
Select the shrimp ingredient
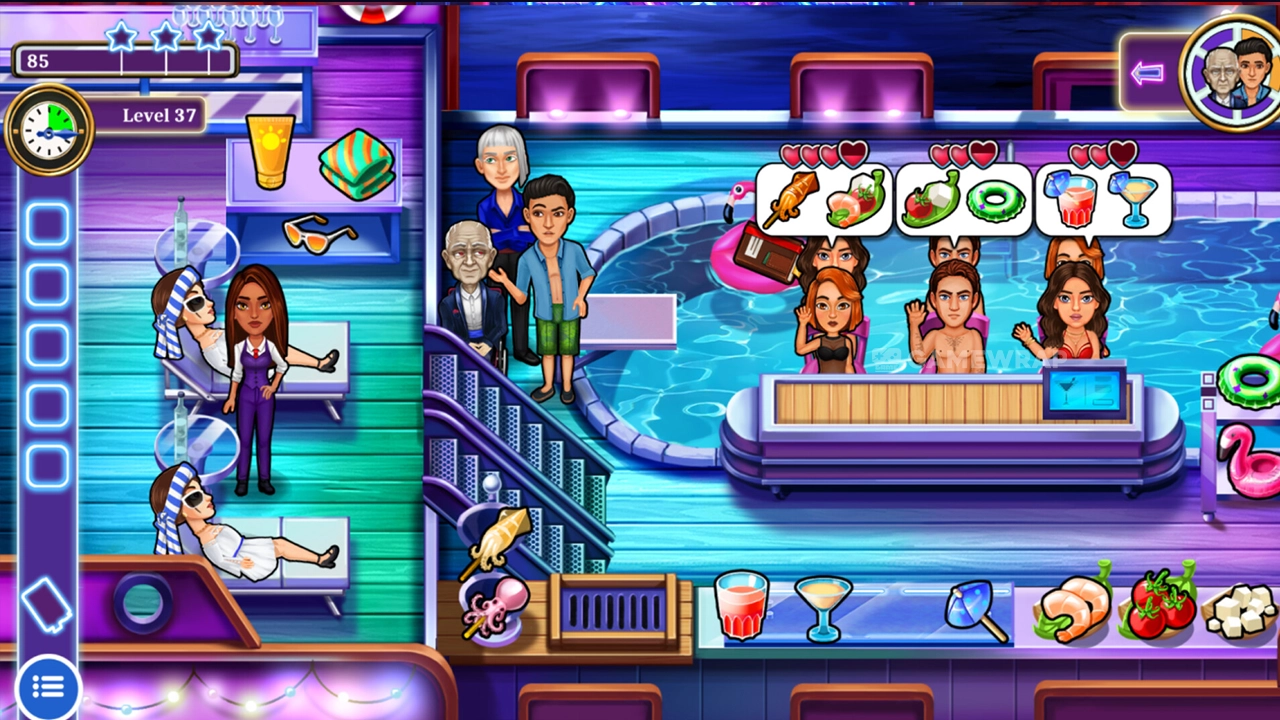[1072, 608]
